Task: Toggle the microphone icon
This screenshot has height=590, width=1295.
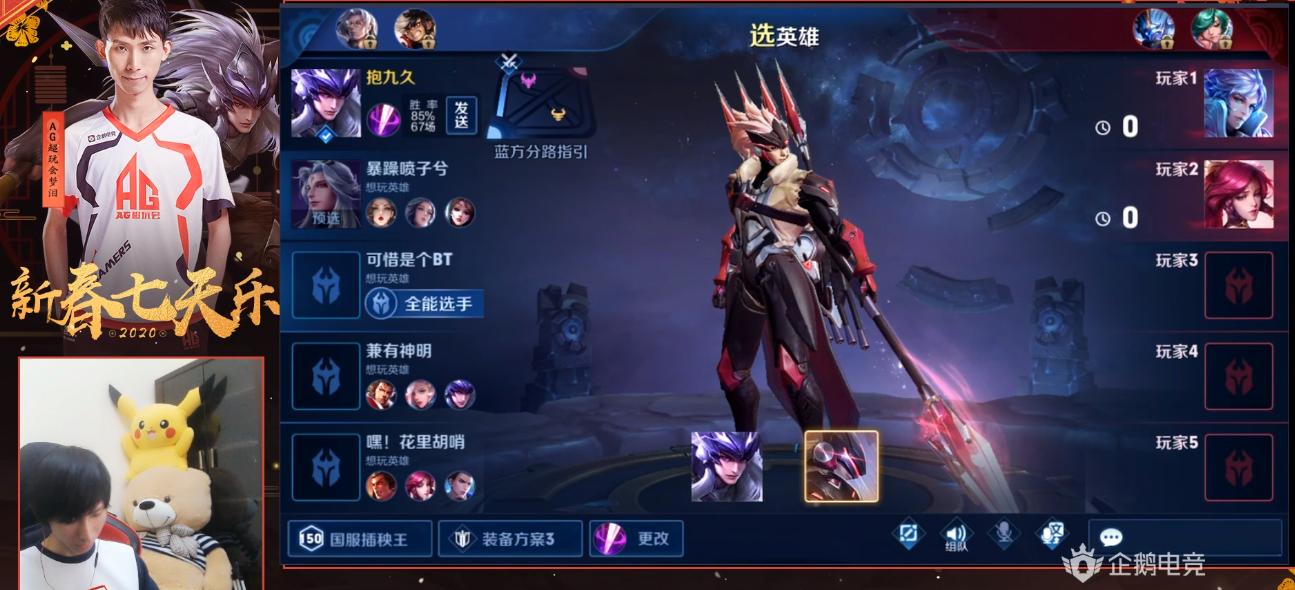Action: (x=1004, y=535)
